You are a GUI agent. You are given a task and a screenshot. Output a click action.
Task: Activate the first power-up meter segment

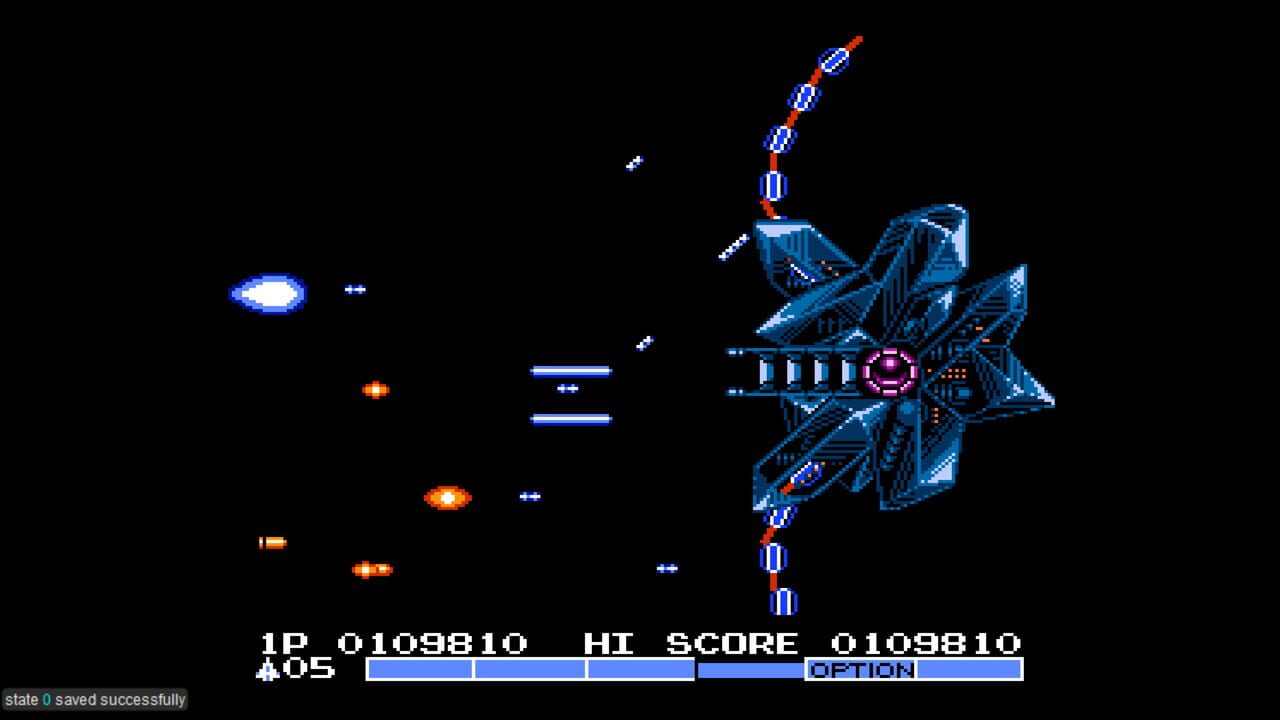[420, 670]
